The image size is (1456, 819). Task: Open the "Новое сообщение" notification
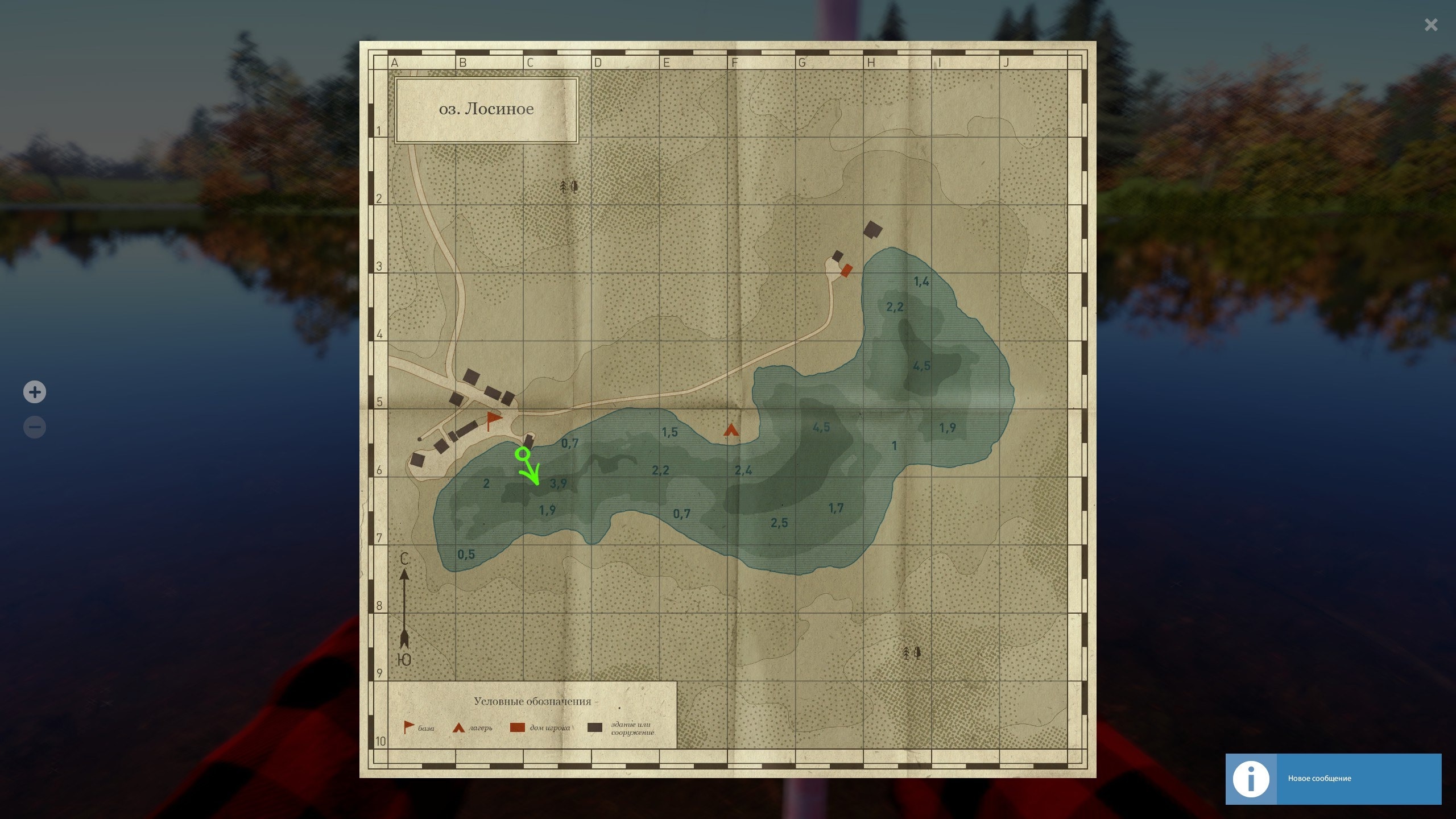tap(1333, 779)
